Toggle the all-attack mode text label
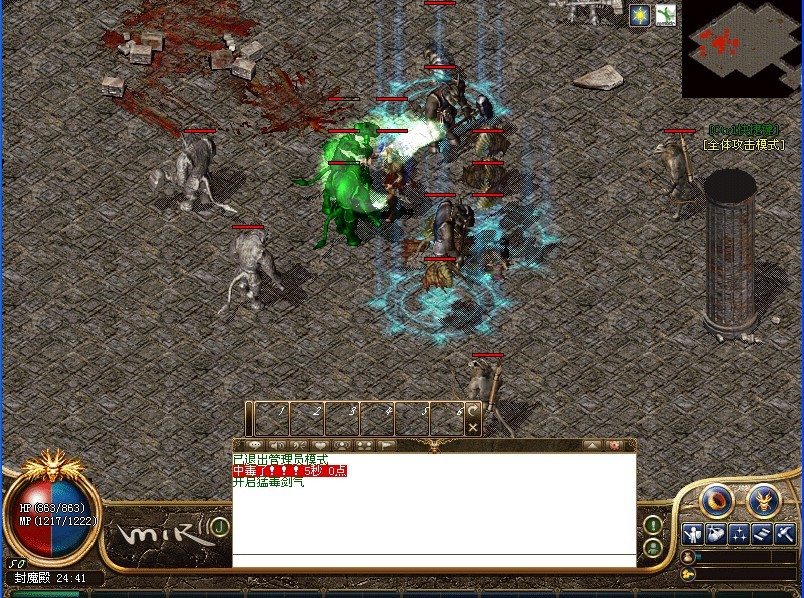Image resolution: width=804 pixels, height=598 pixels. (743, 145)
